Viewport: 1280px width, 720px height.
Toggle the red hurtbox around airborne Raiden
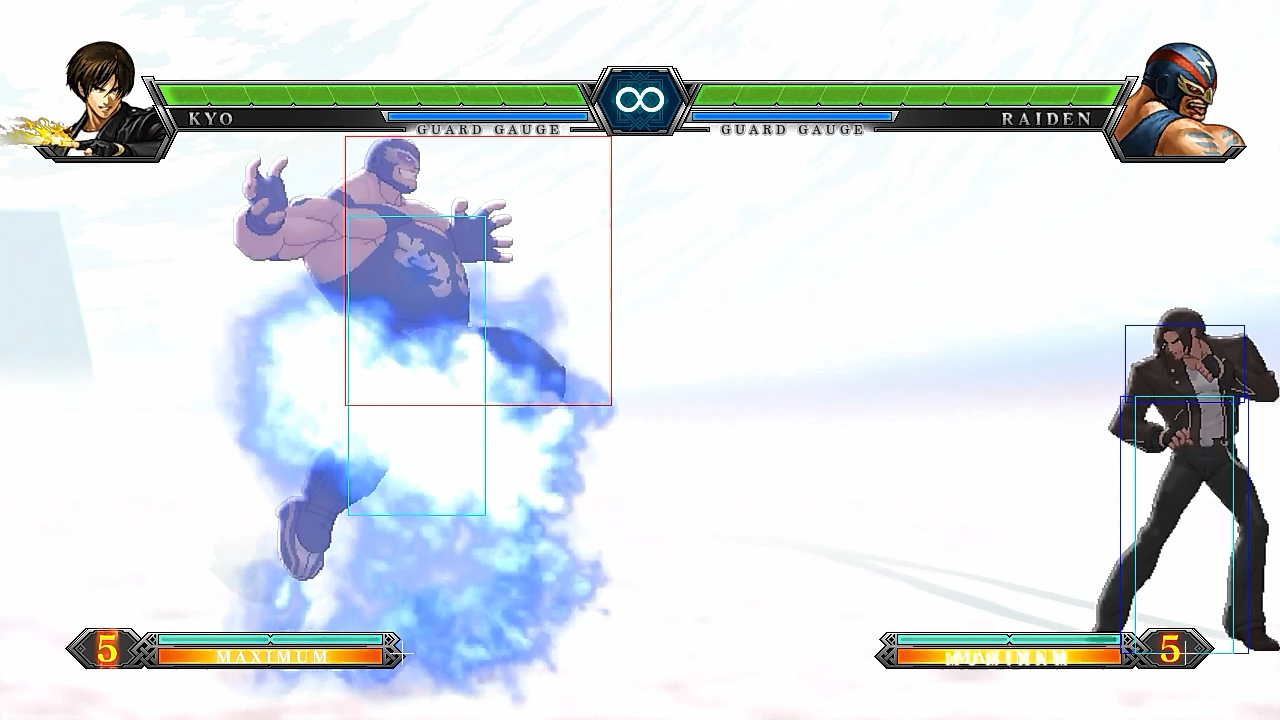tap(478, 270)
